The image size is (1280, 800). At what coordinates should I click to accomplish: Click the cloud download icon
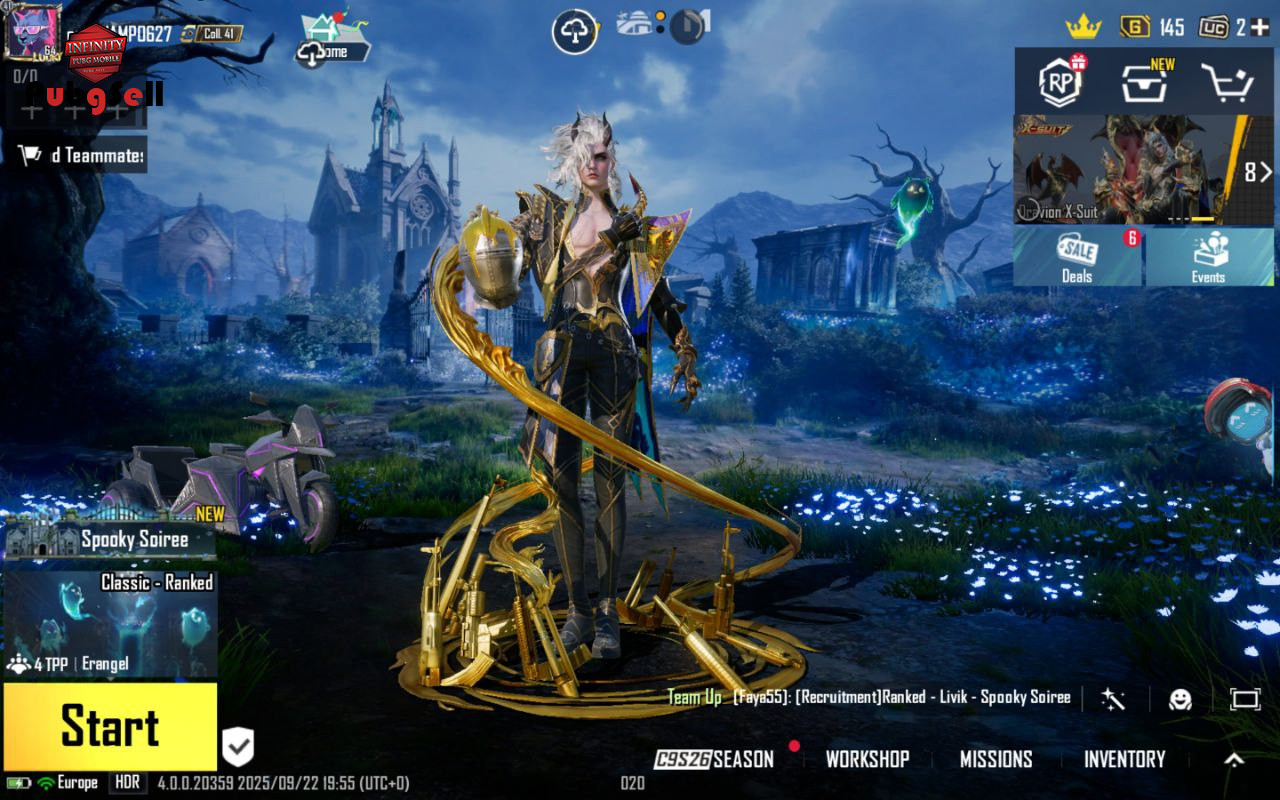(575, 32)
